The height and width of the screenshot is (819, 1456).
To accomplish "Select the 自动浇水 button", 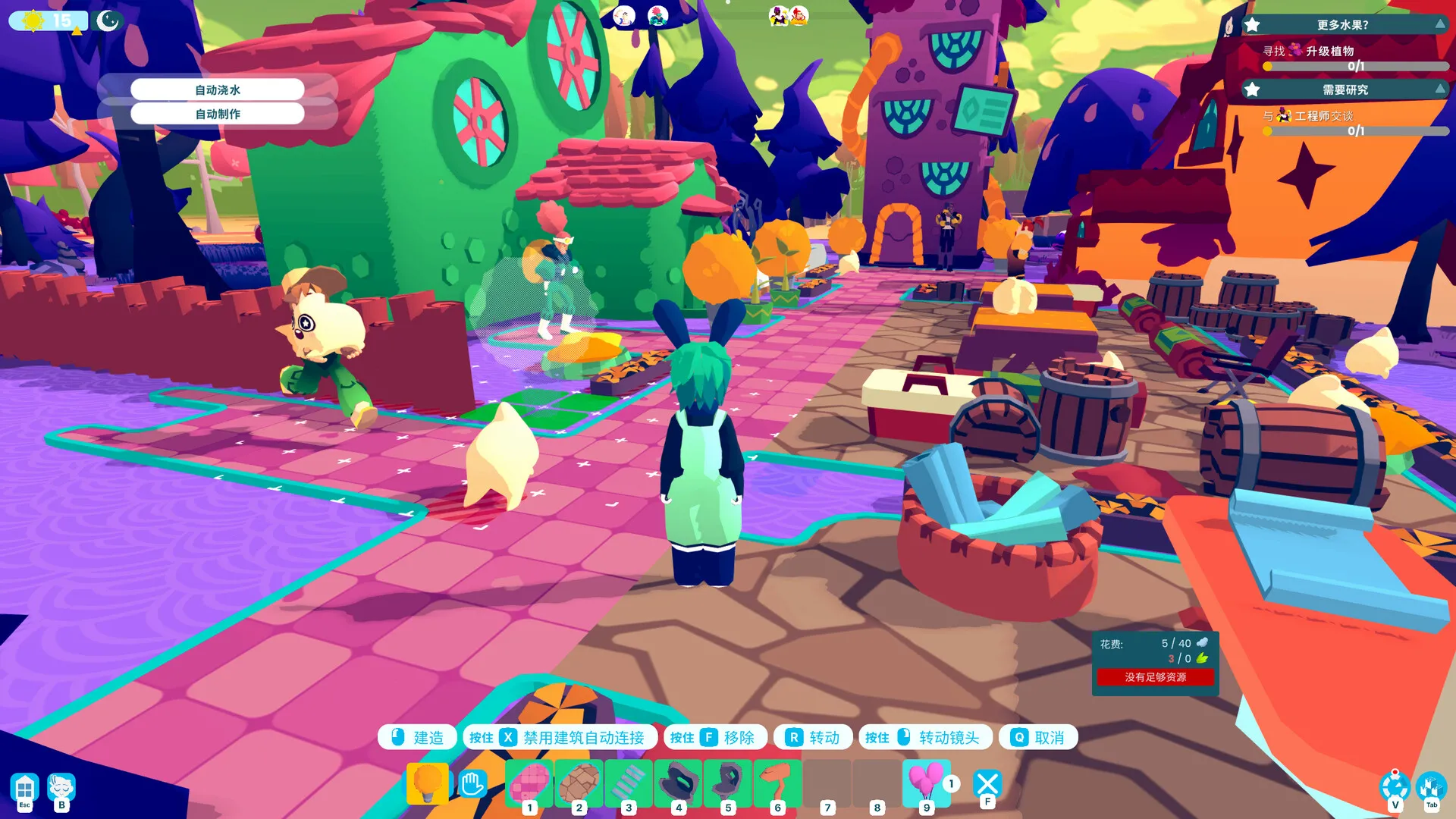I will click(x=218, y=89).
